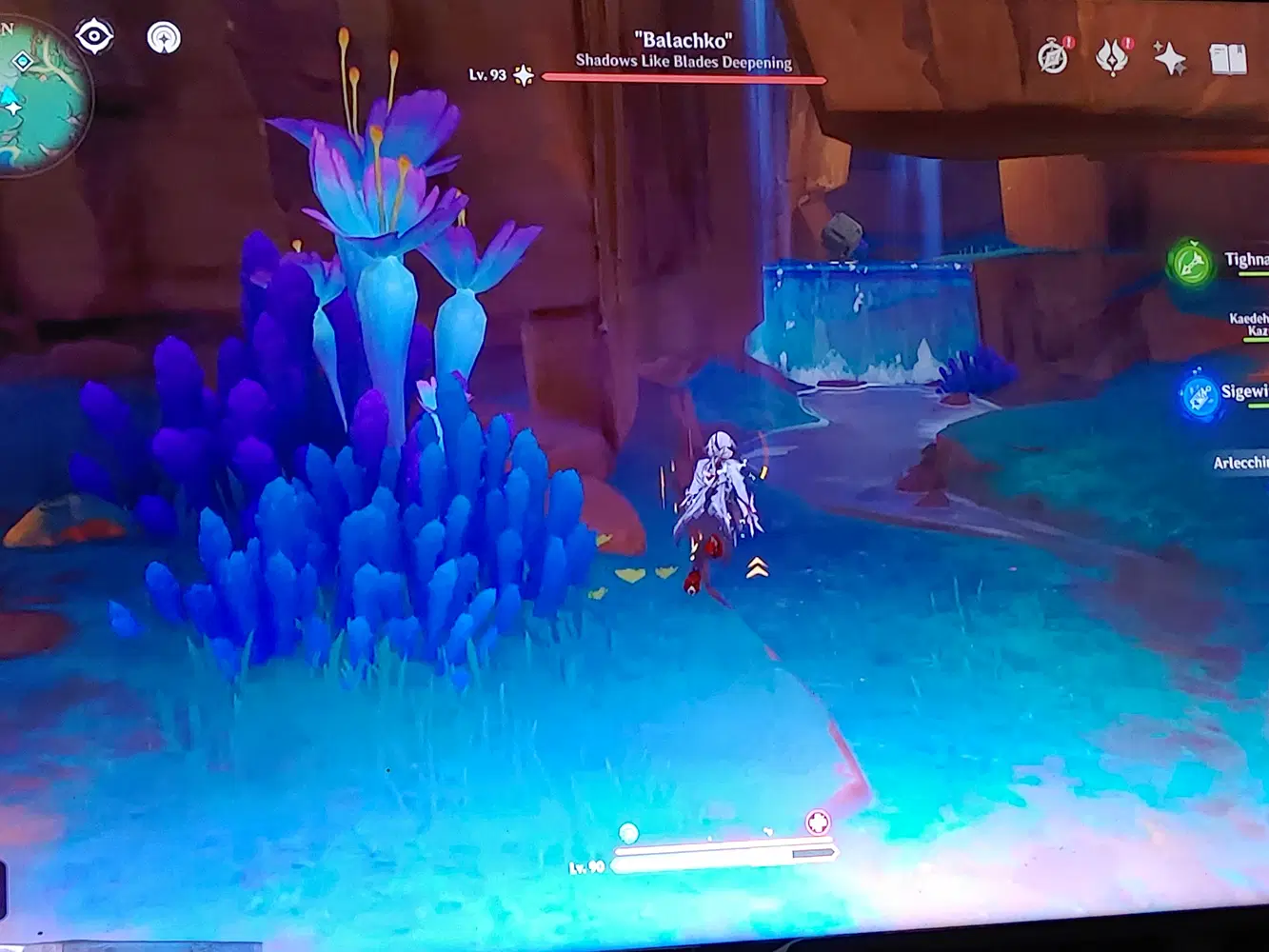Open the Wish menu star icon
The image size is (1269, 952).
tap(1170, 59)
